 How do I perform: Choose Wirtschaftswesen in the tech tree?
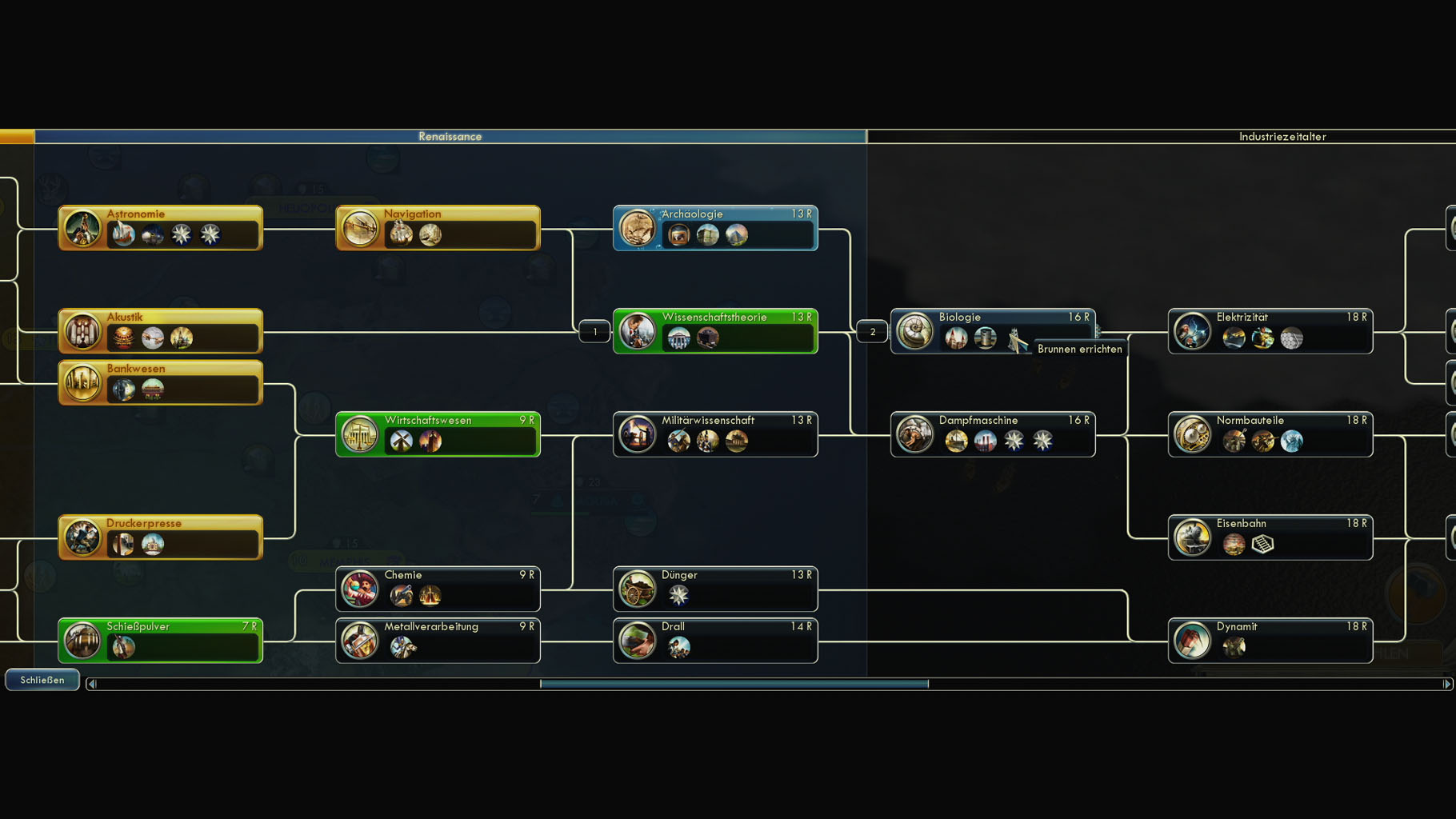(438, 434)
